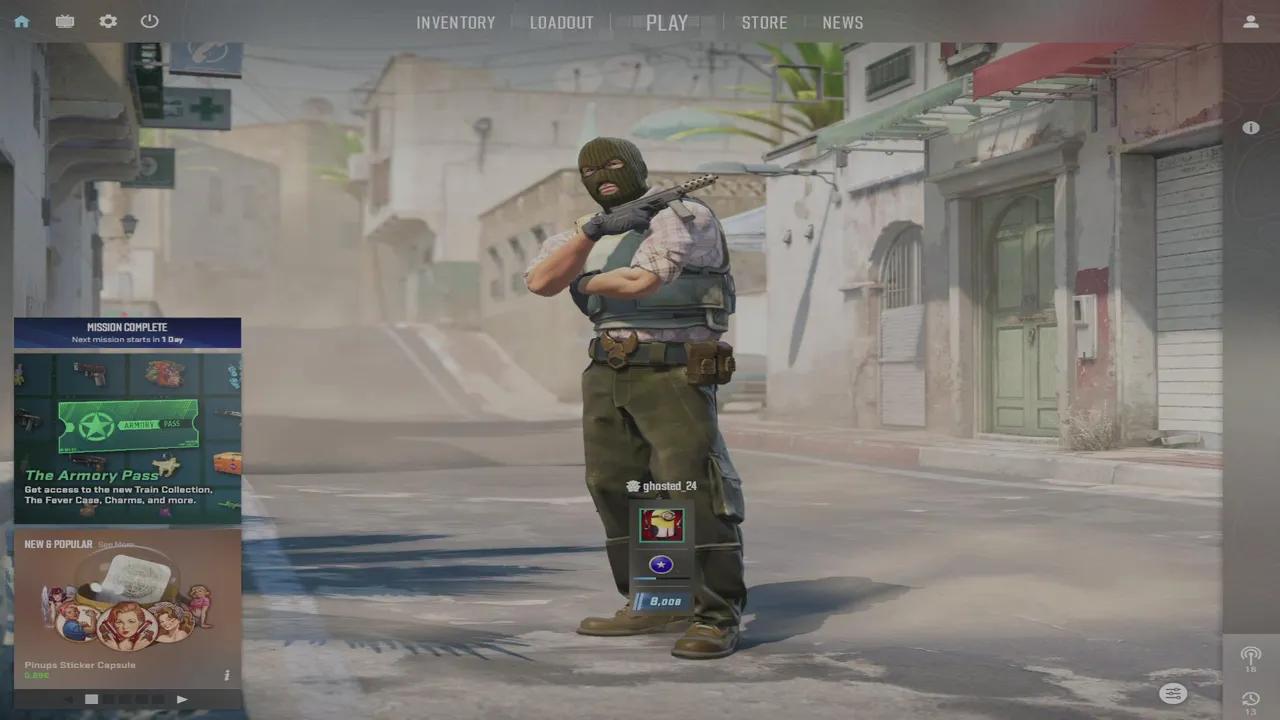Click the power icon to quit the game
The height and width of the screenshot is (720, 1280).
(149, 21)
